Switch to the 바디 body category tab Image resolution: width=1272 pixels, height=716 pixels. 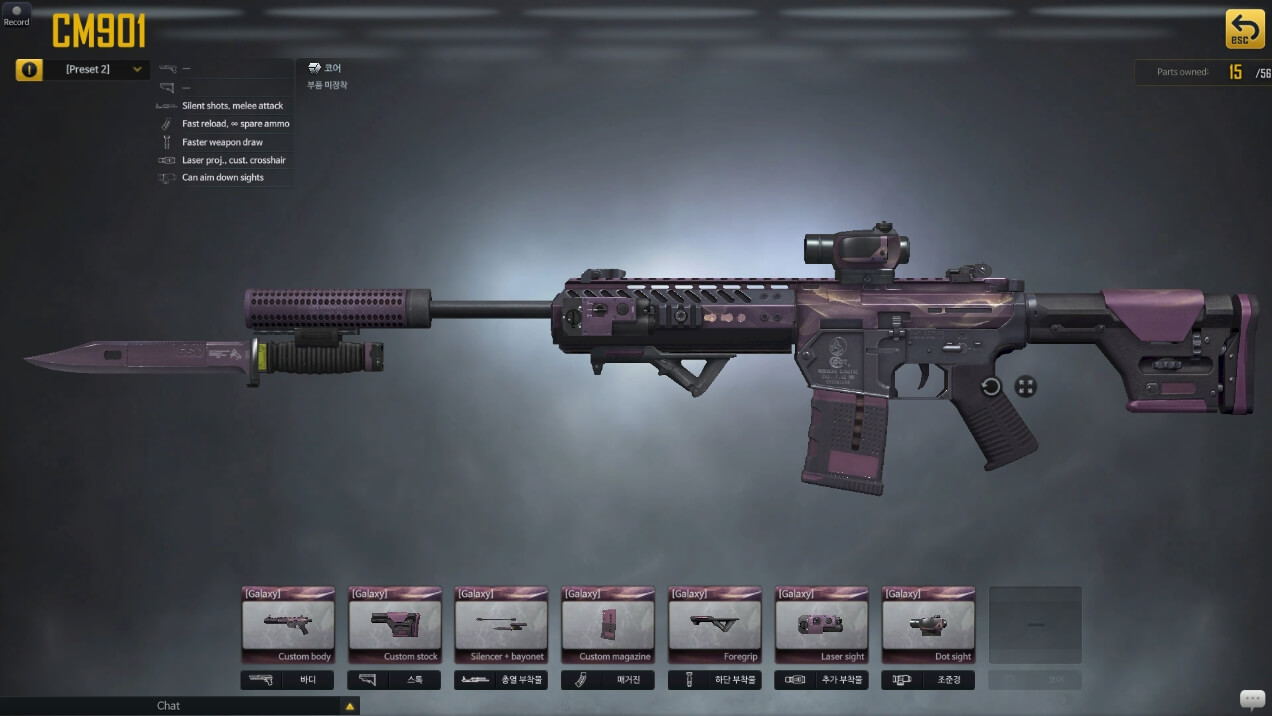[x=288, y=680]
